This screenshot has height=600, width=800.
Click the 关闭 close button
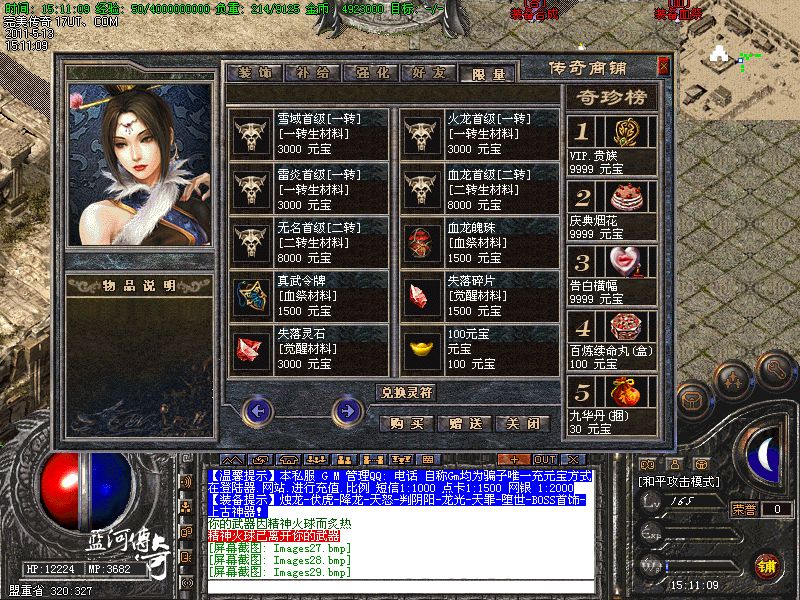click(522, 423)
